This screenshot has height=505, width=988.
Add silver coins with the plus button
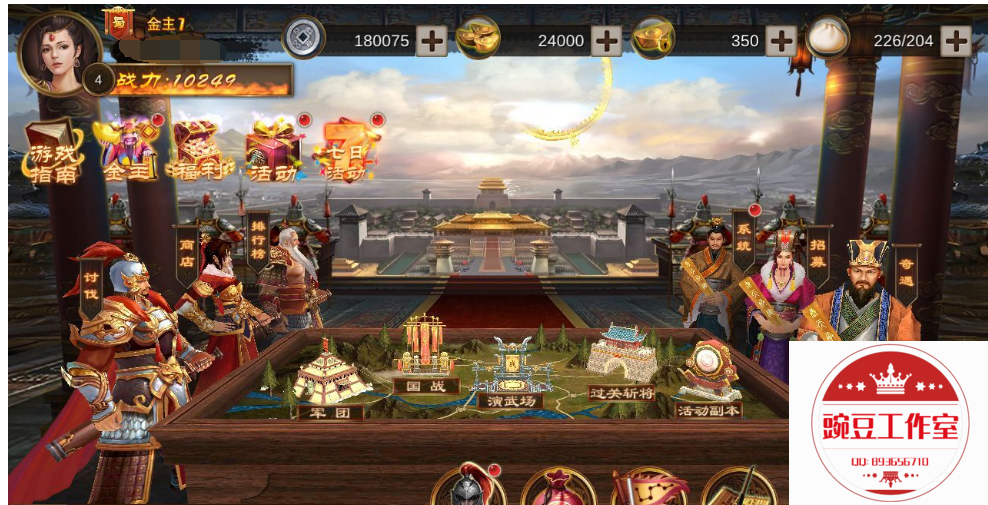[432, 41]
